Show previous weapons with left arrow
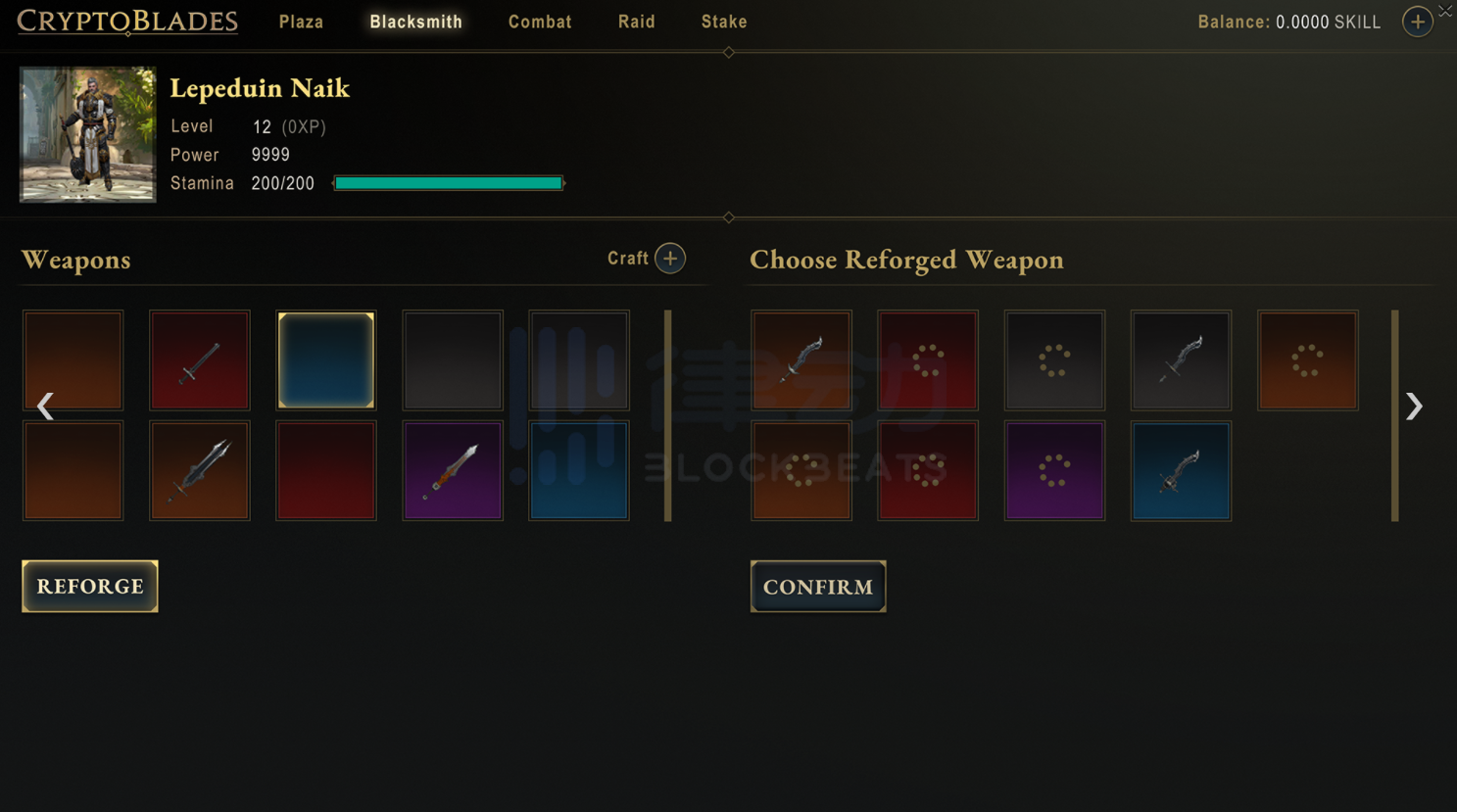This screenshot has height=812, width=1457. click(x=45, y=406)
